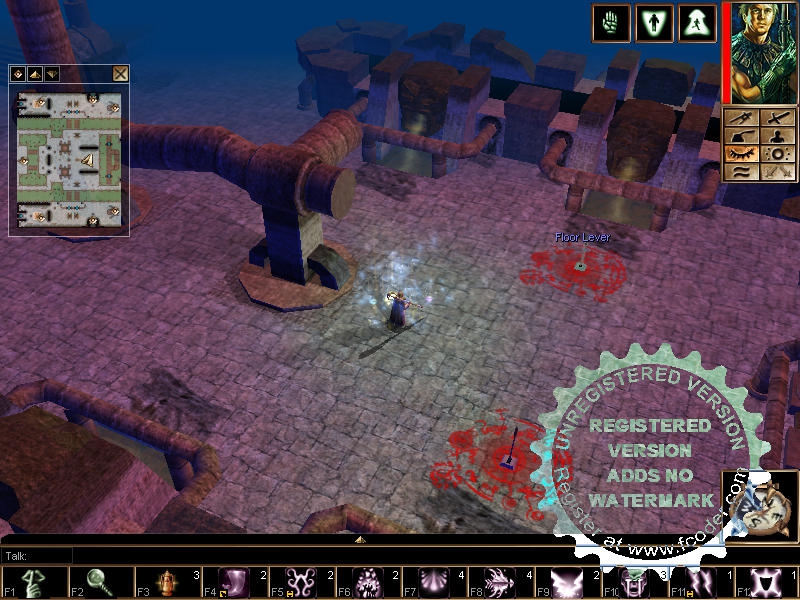This screenshot has height=600, width=800.
Task: Use the F3 potion bottle slot
Action: click(x=166, y=582)
